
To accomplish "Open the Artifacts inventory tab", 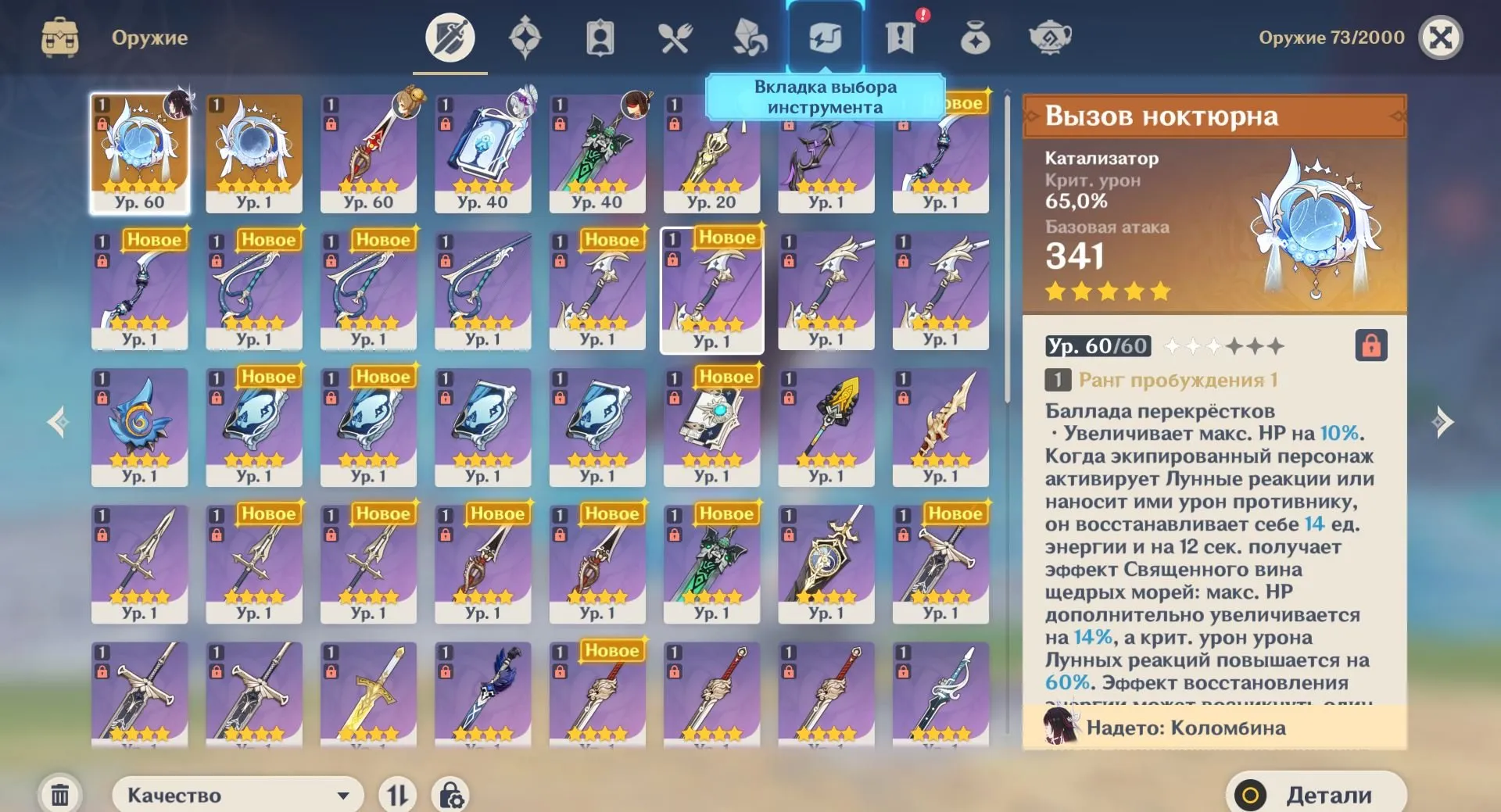I will [x=525, y=35].
